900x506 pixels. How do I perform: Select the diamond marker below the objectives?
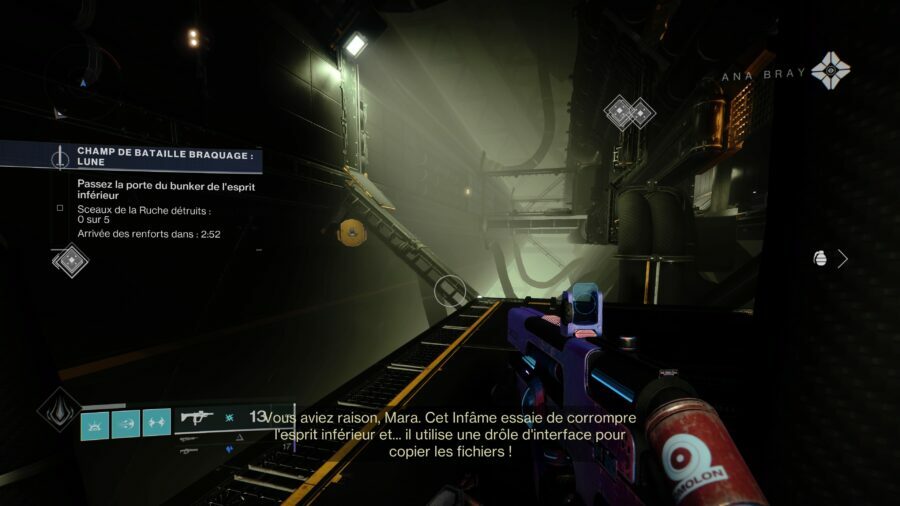(70, 261)
